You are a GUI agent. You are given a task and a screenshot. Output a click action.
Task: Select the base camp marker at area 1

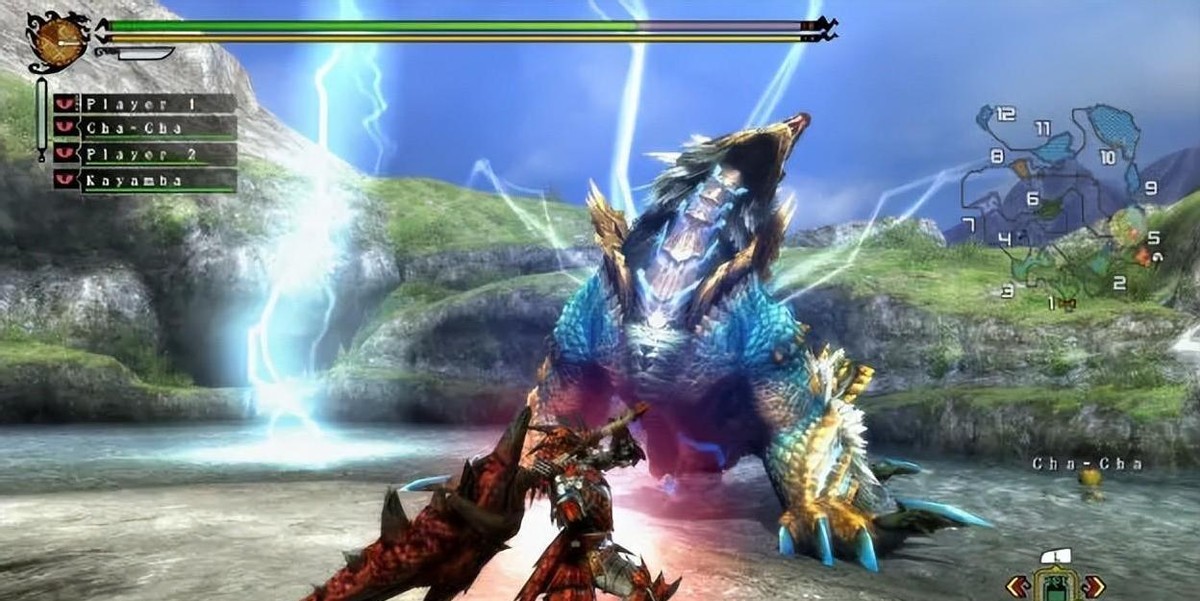click(x=1068, y=302)
